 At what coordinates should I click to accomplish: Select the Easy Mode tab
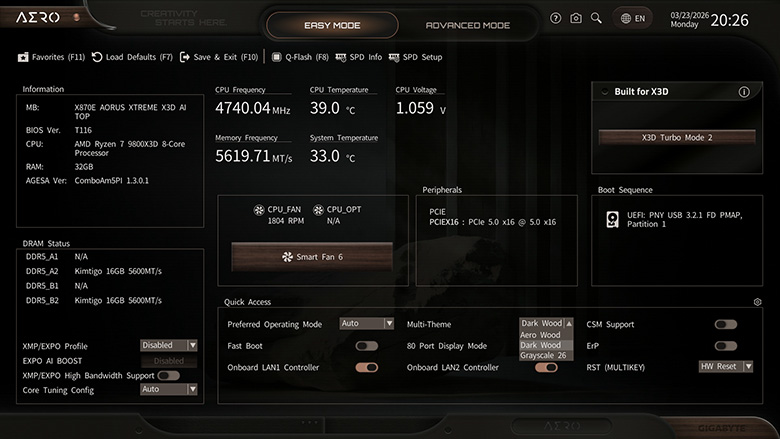click(x=335, y=25)
